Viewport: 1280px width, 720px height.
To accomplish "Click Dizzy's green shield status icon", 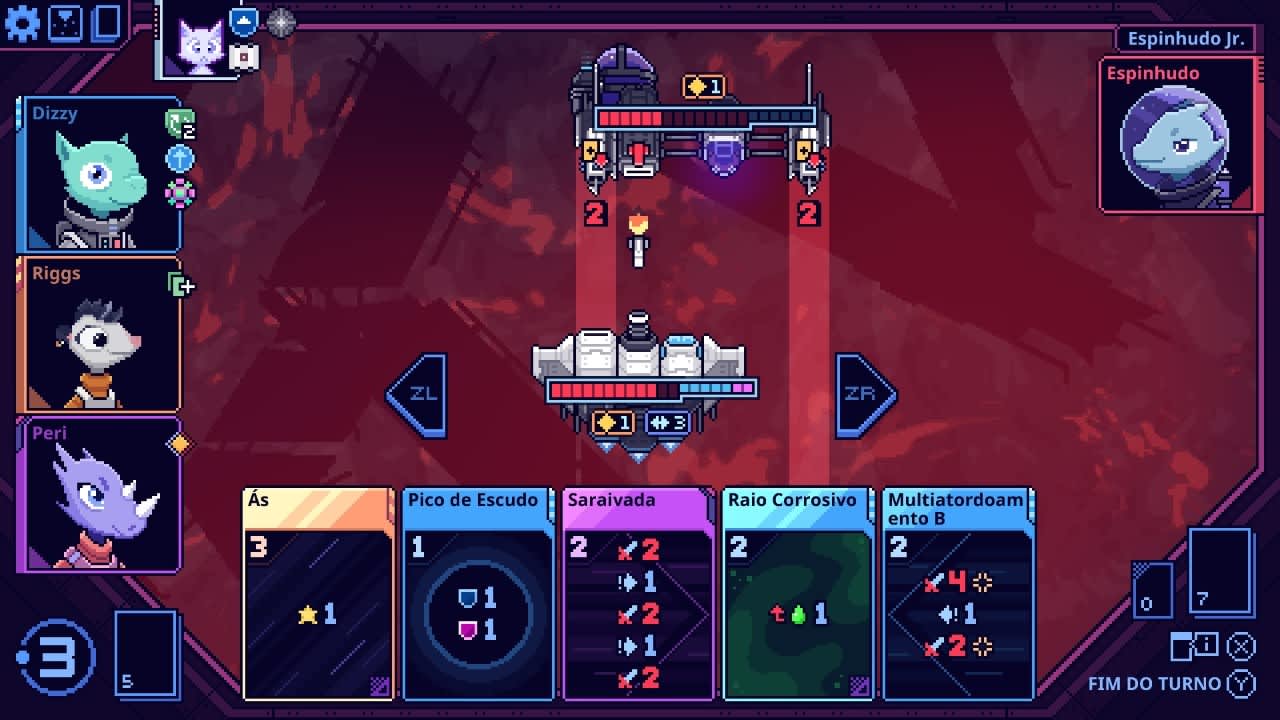I will pyautogui.click(x=180, y=124).
